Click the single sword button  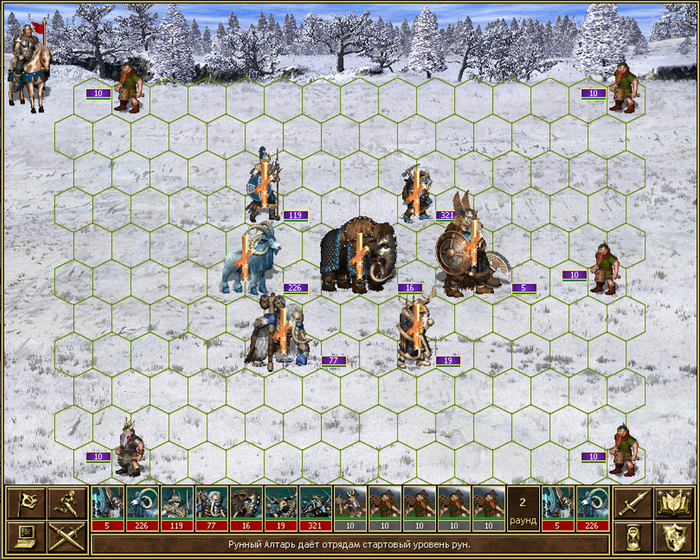click(x=632, y=503)
